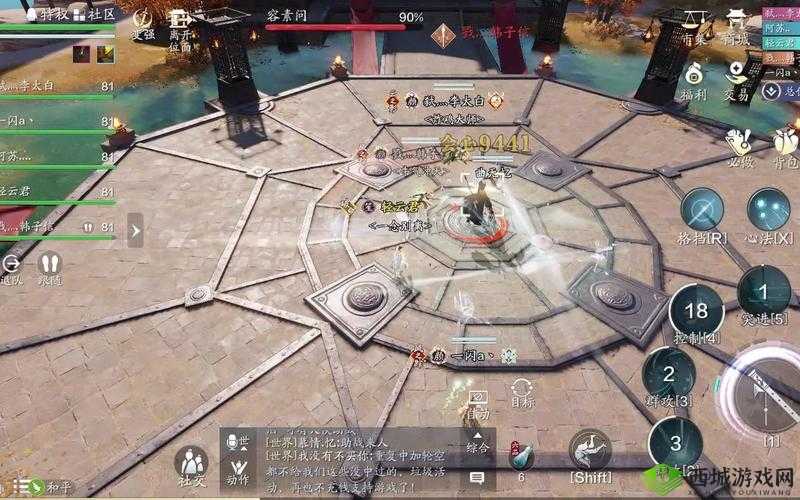
Task: Open the 福利 rewards menu
Action: coord(694,78)
